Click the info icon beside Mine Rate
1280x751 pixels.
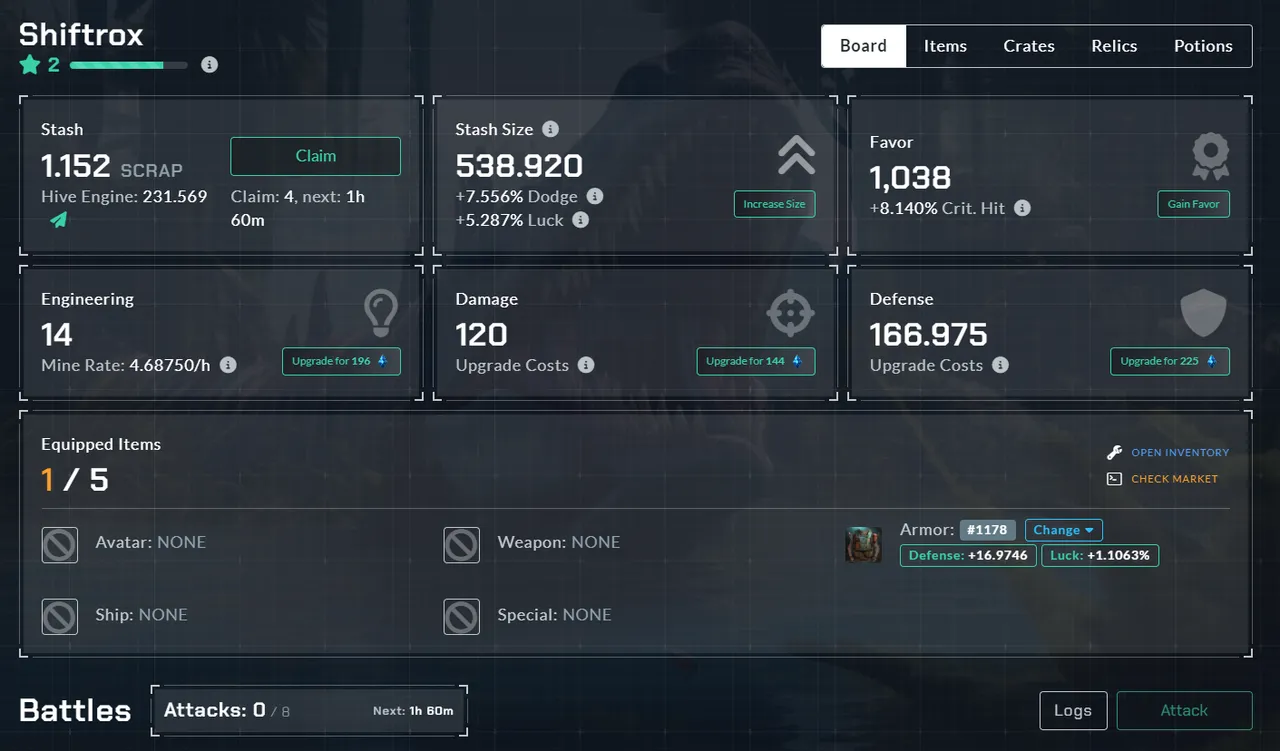[228, 365]
